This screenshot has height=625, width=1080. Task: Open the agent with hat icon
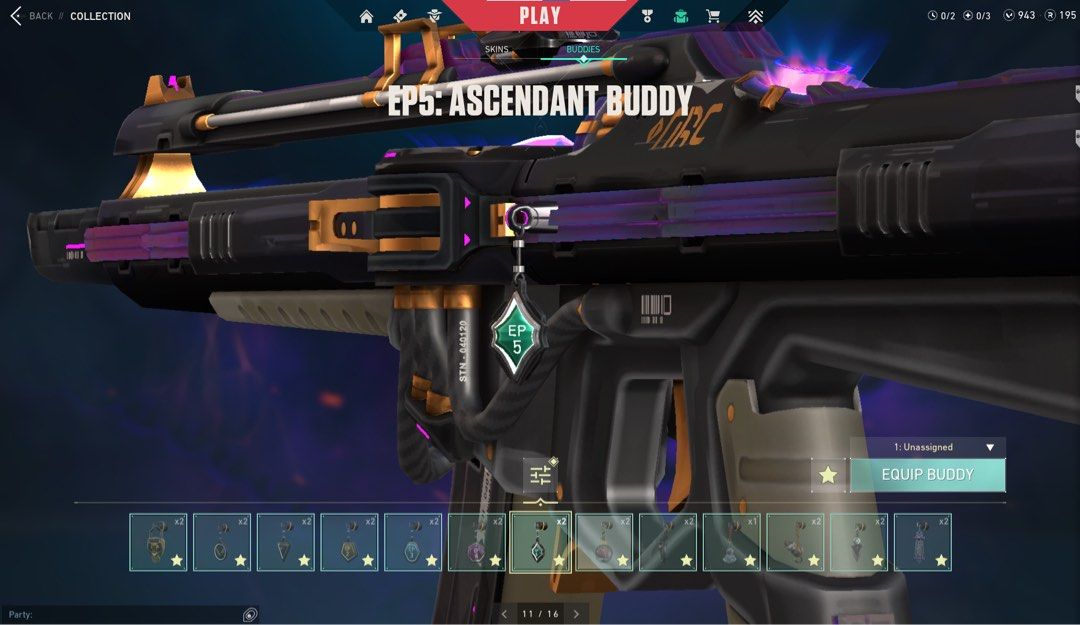point(434,16)
